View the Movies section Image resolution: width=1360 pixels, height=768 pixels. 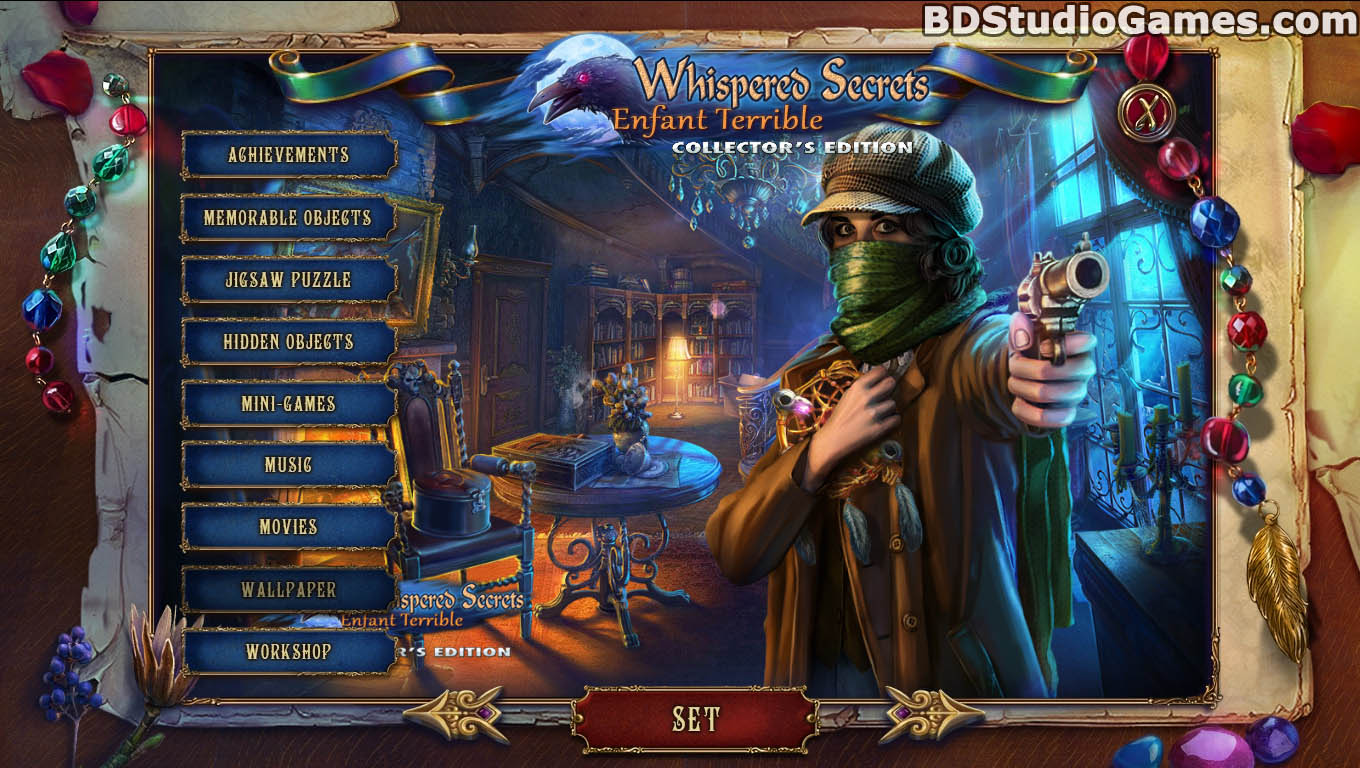click(288, 527)
